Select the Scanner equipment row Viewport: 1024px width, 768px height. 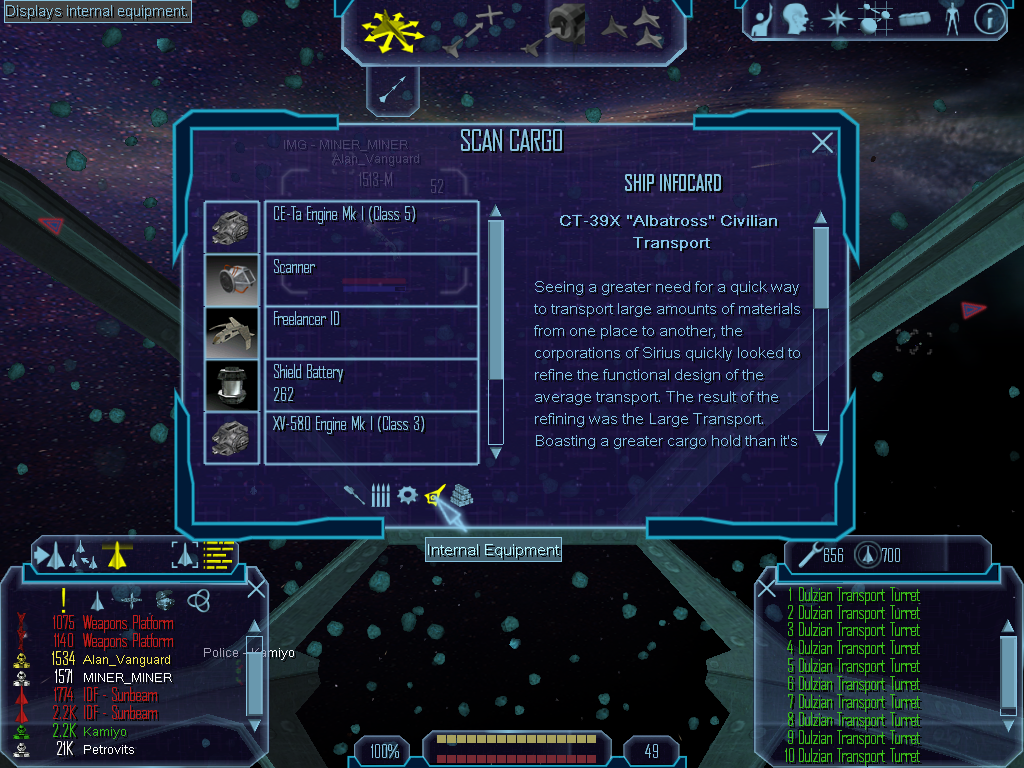tap(371, 279)
